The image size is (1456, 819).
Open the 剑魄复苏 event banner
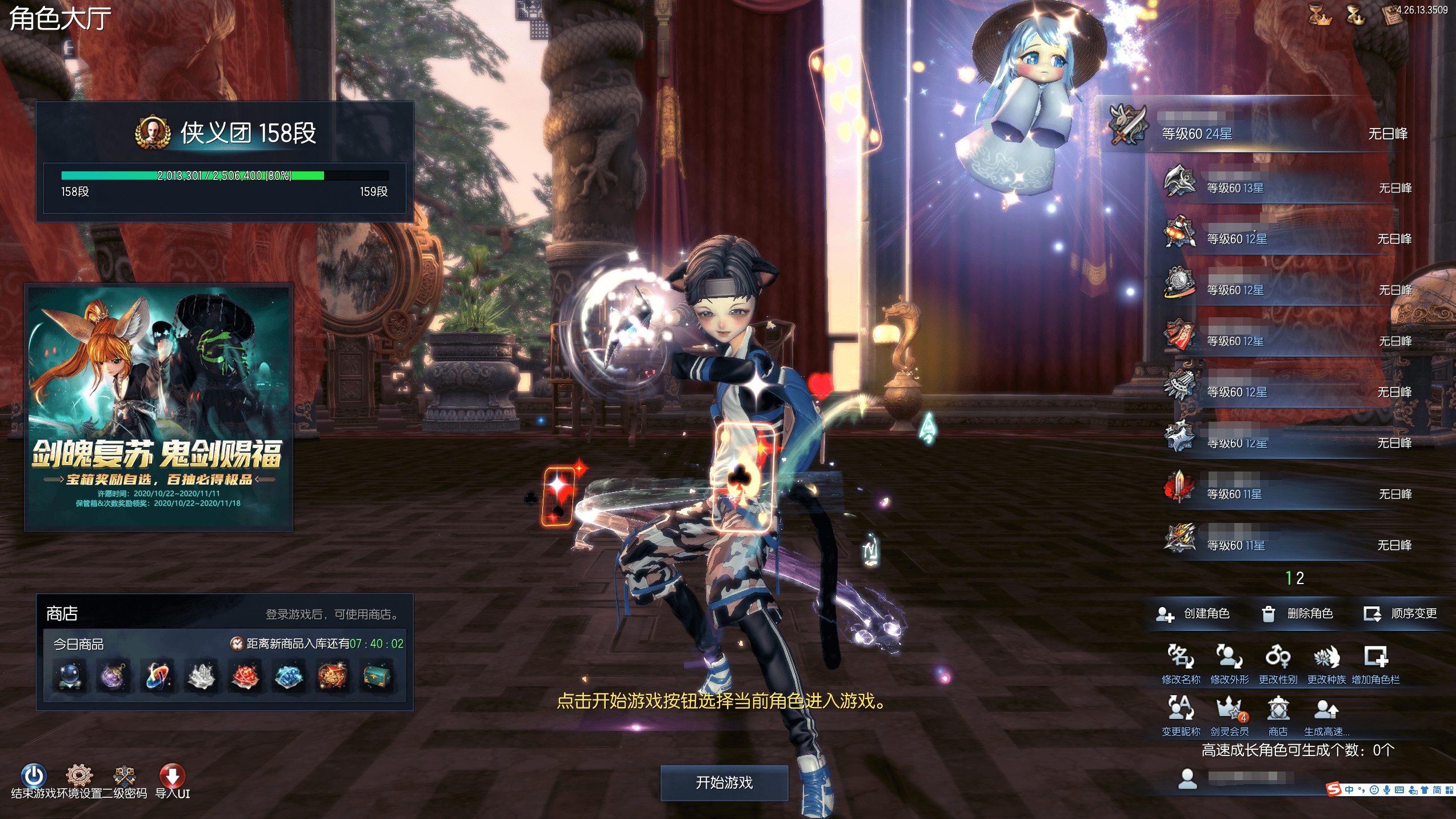tap(158, 407)
